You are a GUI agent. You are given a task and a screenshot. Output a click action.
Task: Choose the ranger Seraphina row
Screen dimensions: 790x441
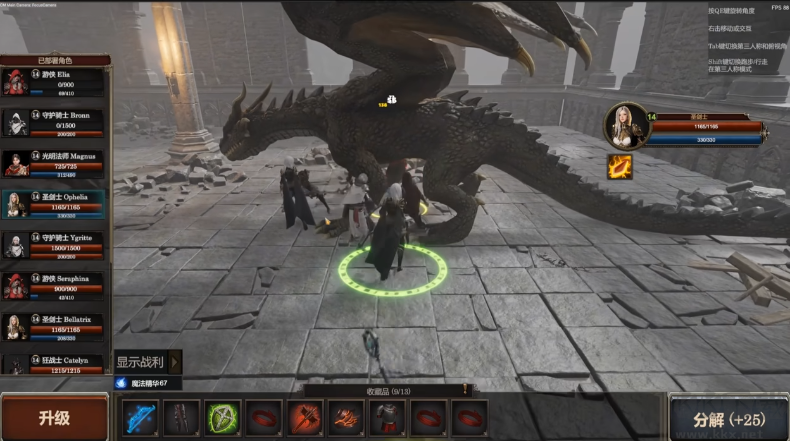(x=55, y=286)
